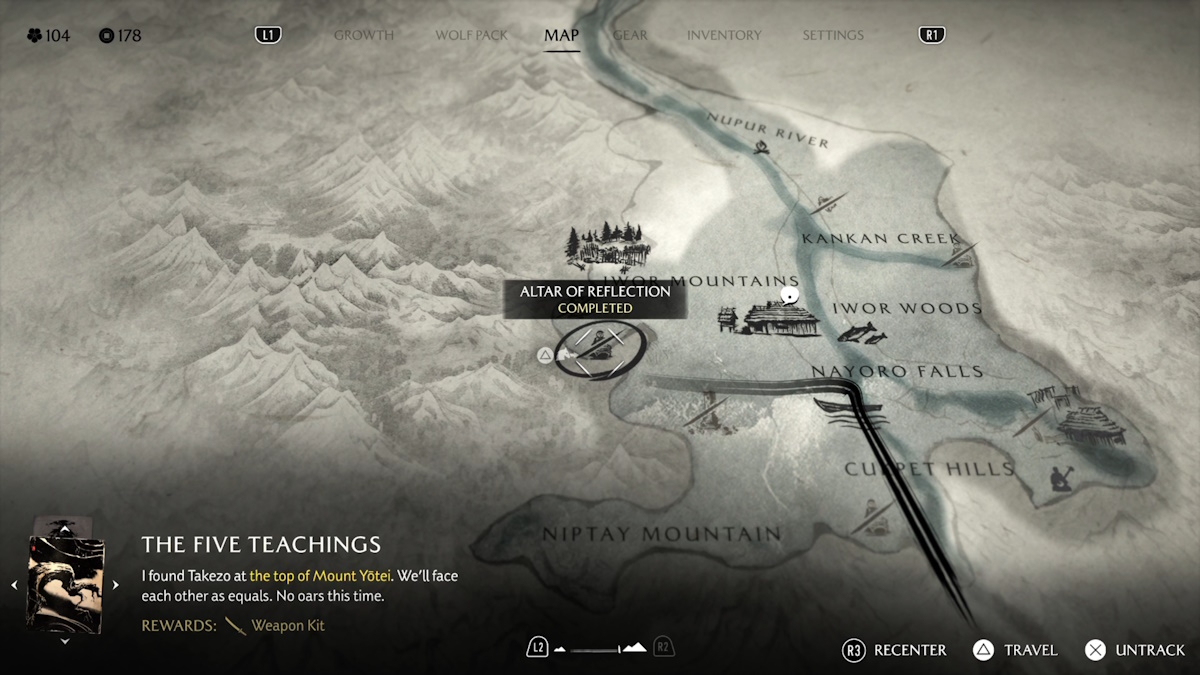This screenshot has width=1200, height=675.
Task: Cycle quest card with the down arrow
Action: point(65,641)
